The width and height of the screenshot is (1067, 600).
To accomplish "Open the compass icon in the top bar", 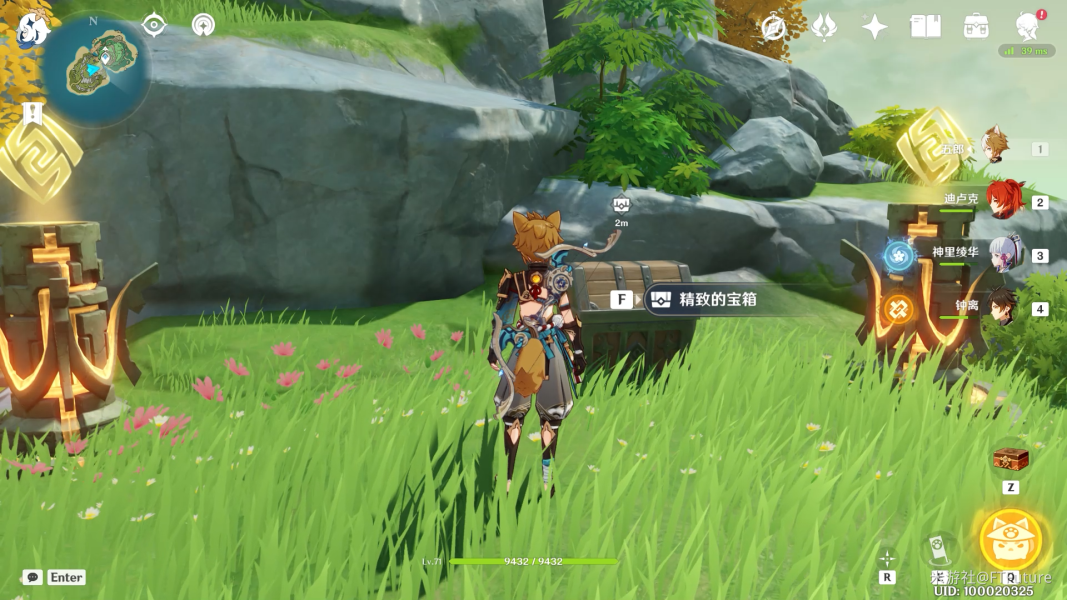I will 773,27.
